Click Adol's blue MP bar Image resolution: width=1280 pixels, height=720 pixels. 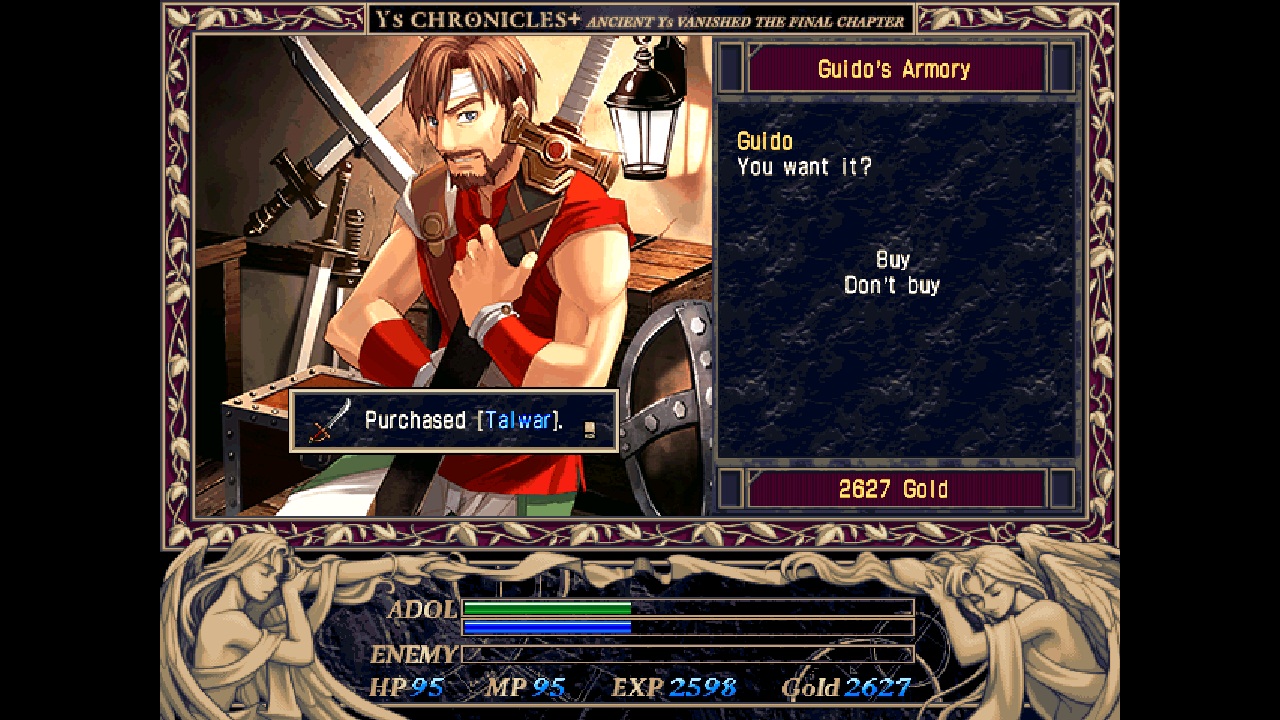click(548, 628)
